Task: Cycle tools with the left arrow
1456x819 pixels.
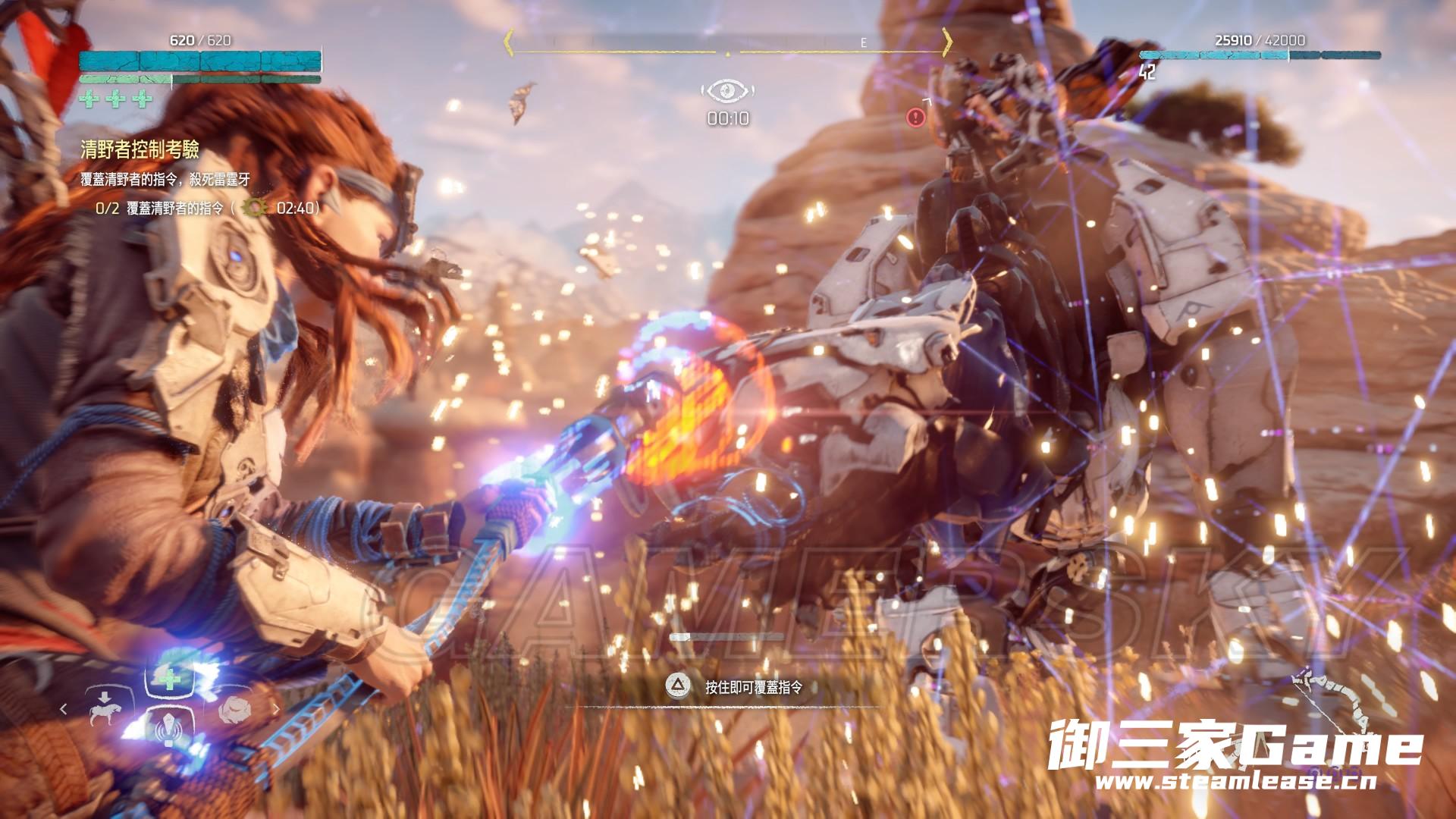Action: point(64,709)
